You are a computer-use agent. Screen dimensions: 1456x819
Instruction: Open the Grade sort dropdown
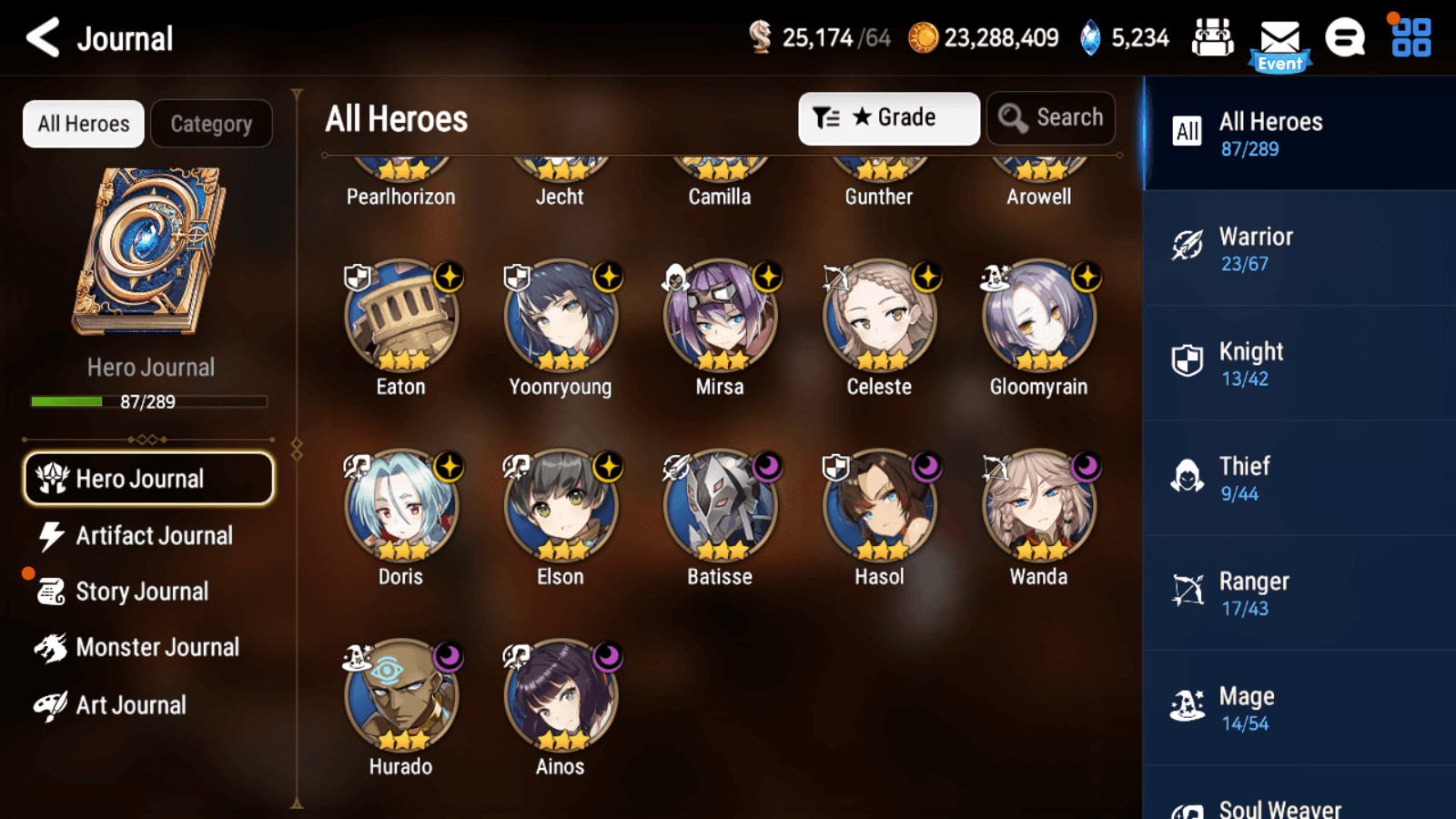click(x=888, y=118)
